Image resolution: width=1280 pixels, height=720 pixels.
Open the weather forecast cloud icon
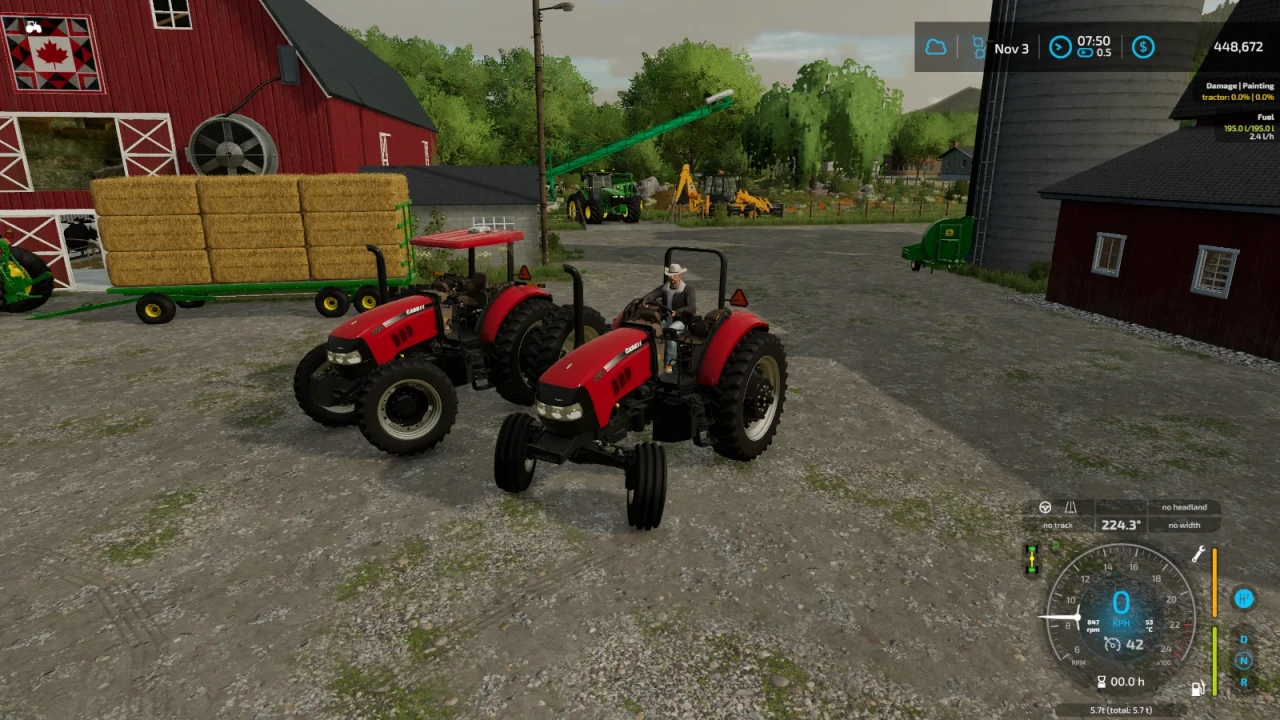(936, 46)
